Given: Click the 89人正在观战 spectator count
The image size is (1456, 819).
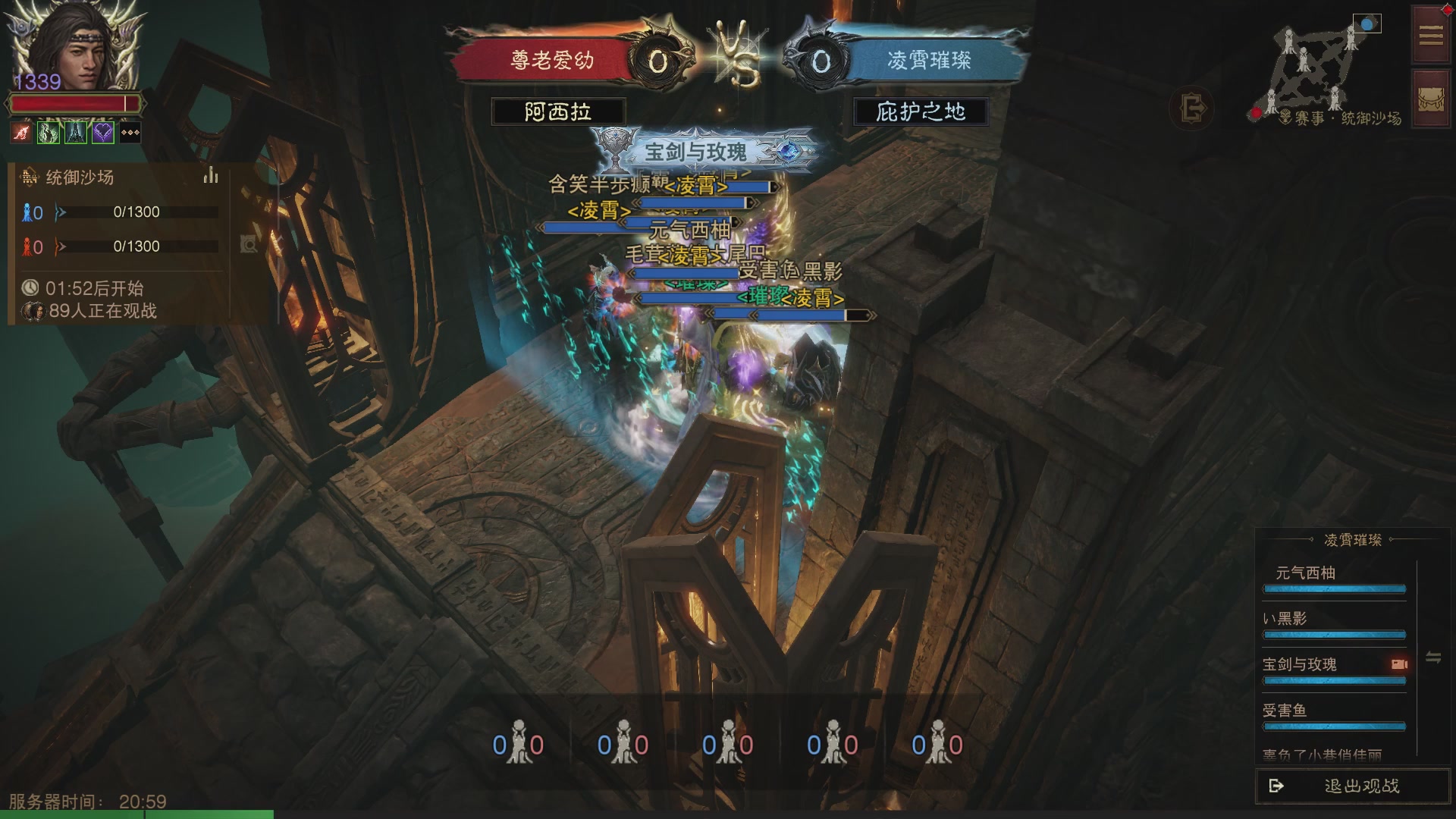Looking at the screenshot, I should click(102, 311).
